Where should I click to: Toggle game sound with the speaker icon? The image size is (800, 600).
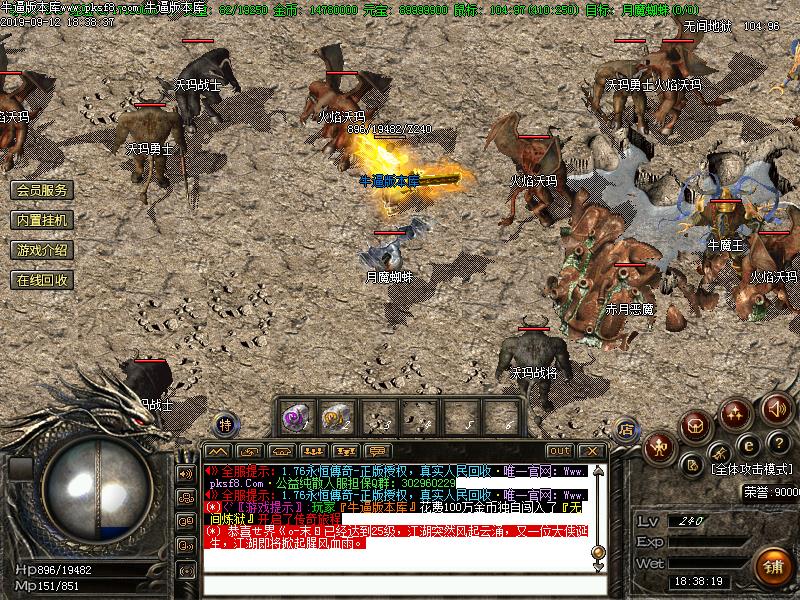tap(776, 408)
